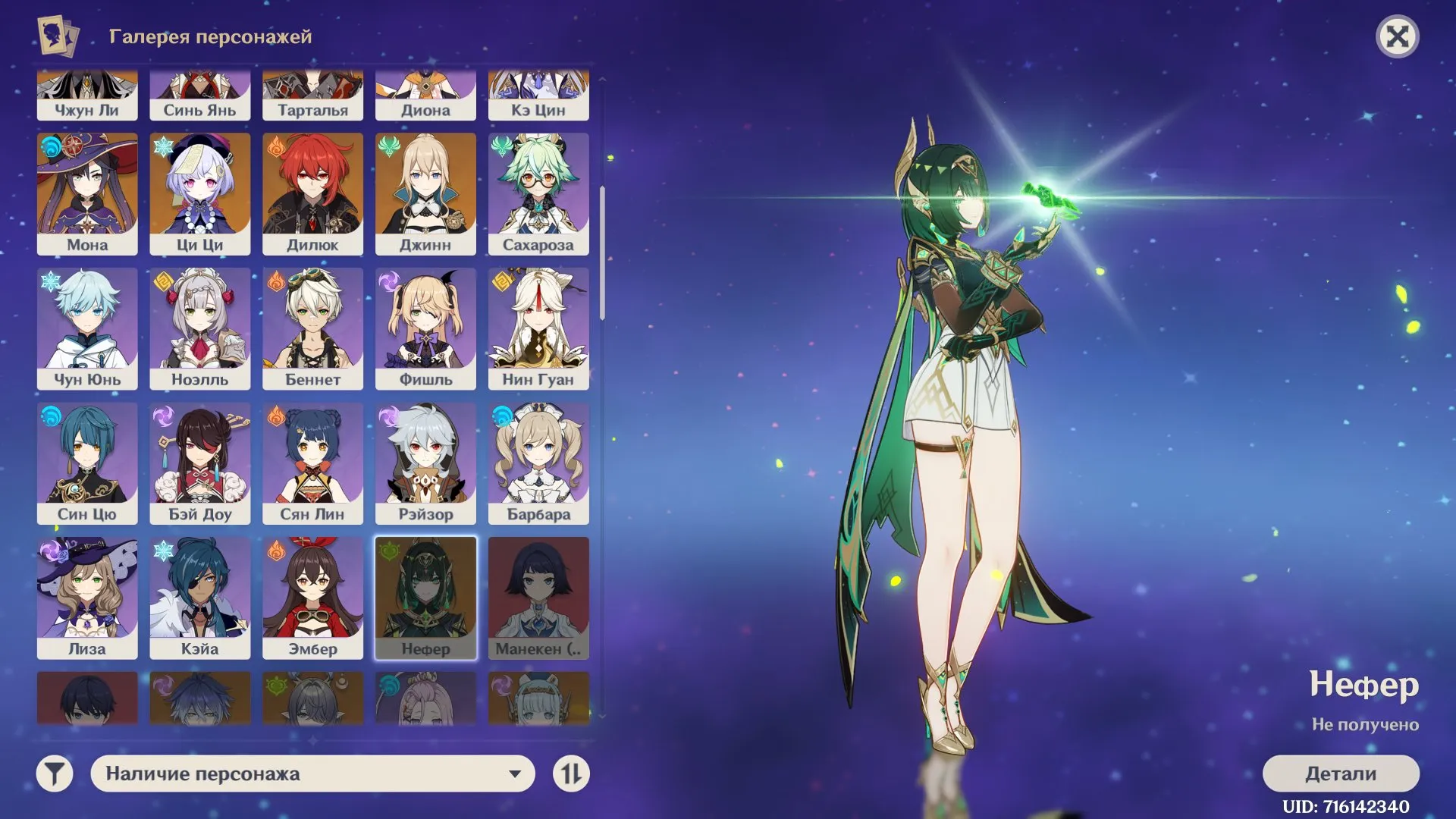The width and height of the screenshot is (1456, 819).
Task: Click the Electro element icon on Фишль's portrait
Action: coord(388,282)
